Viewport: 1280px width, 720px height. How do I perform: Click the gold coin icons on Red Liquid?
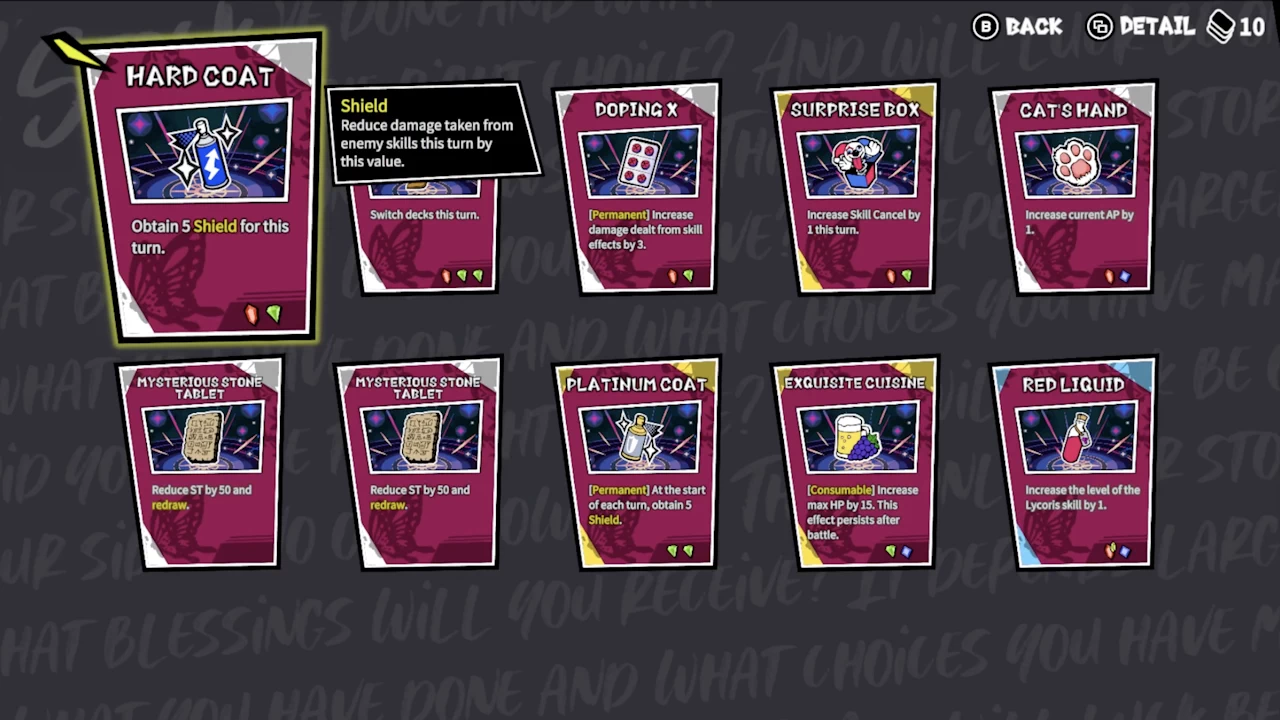(x=1110, y=549)
